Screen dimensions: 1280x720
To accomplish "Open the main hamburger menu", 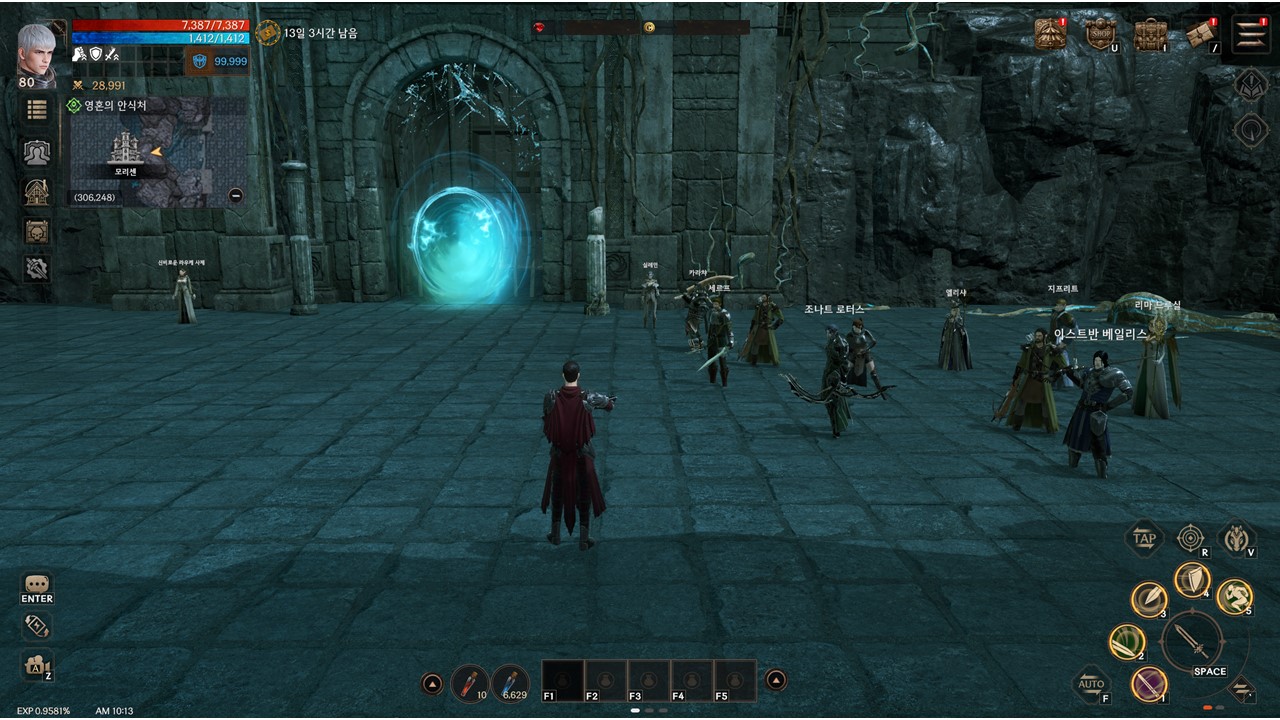I will 1251,34.
